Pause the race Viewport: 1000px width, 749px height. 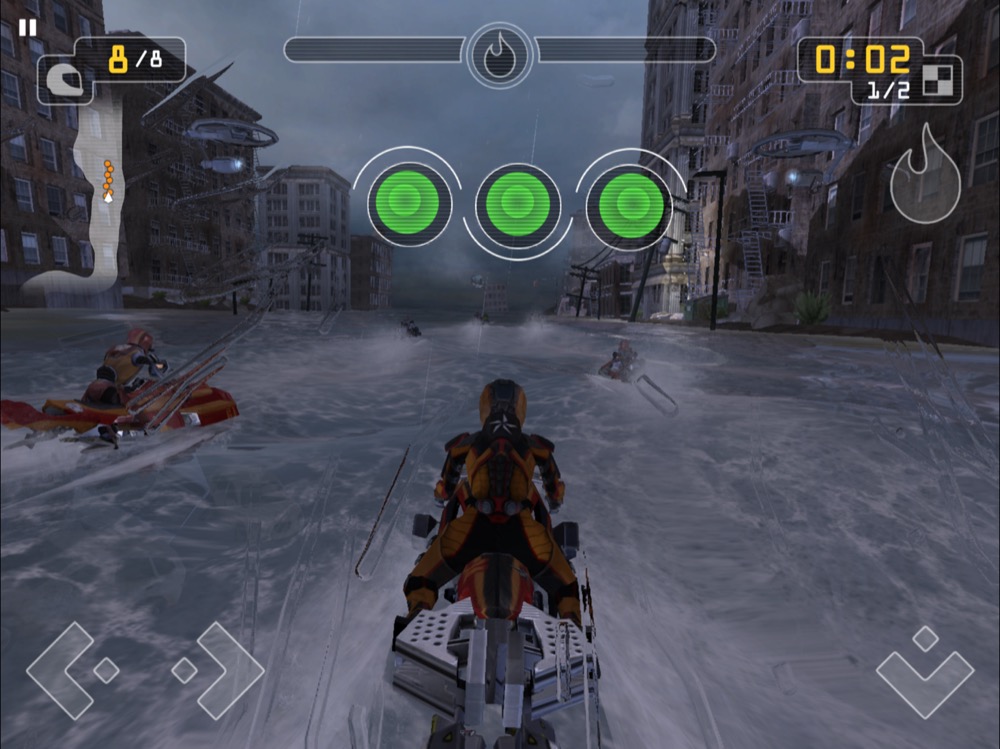click(x=28, y=27)
